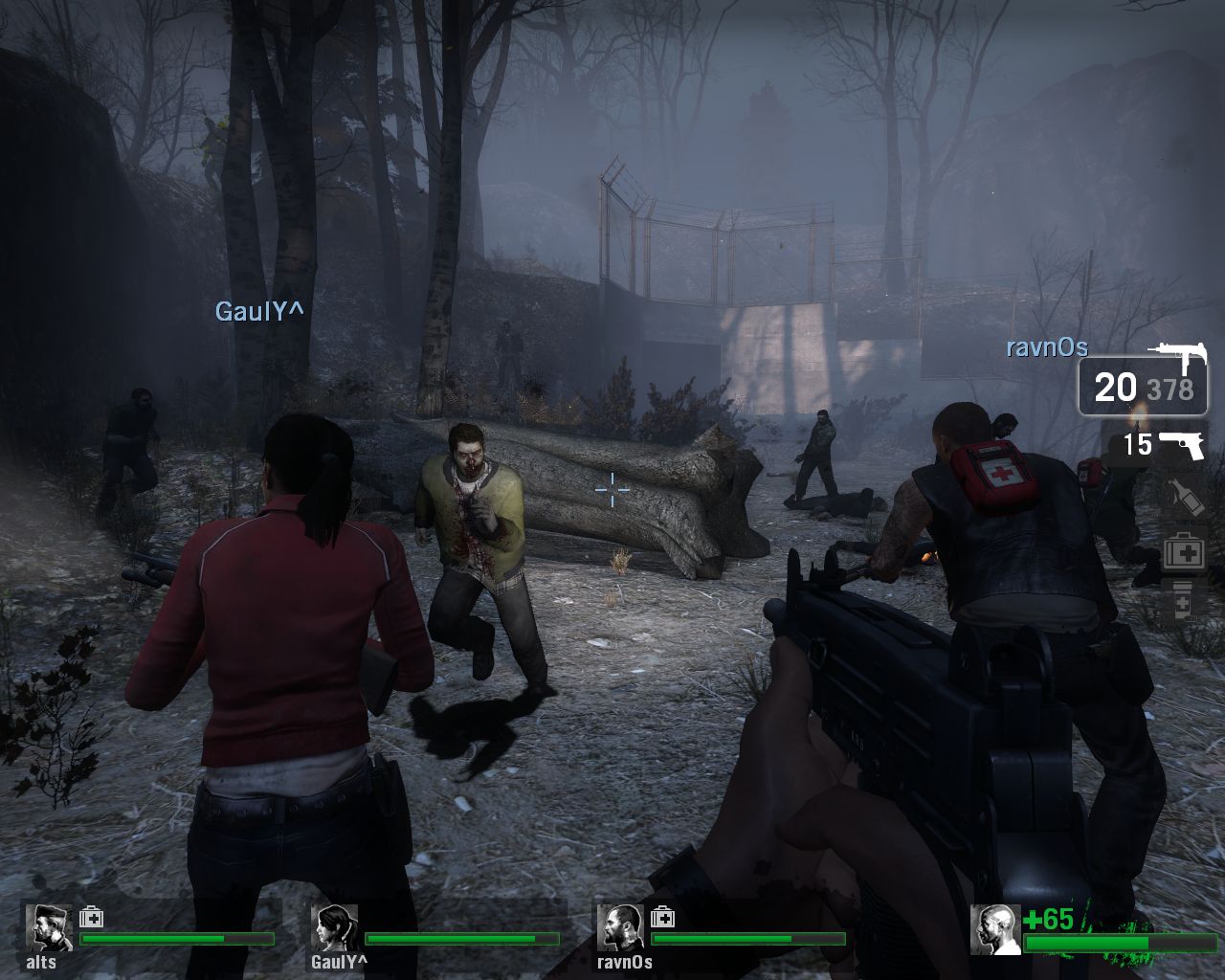Click the medkit icon beside ravnOs
Viewport: 1225px width, 980px height.
663,917
